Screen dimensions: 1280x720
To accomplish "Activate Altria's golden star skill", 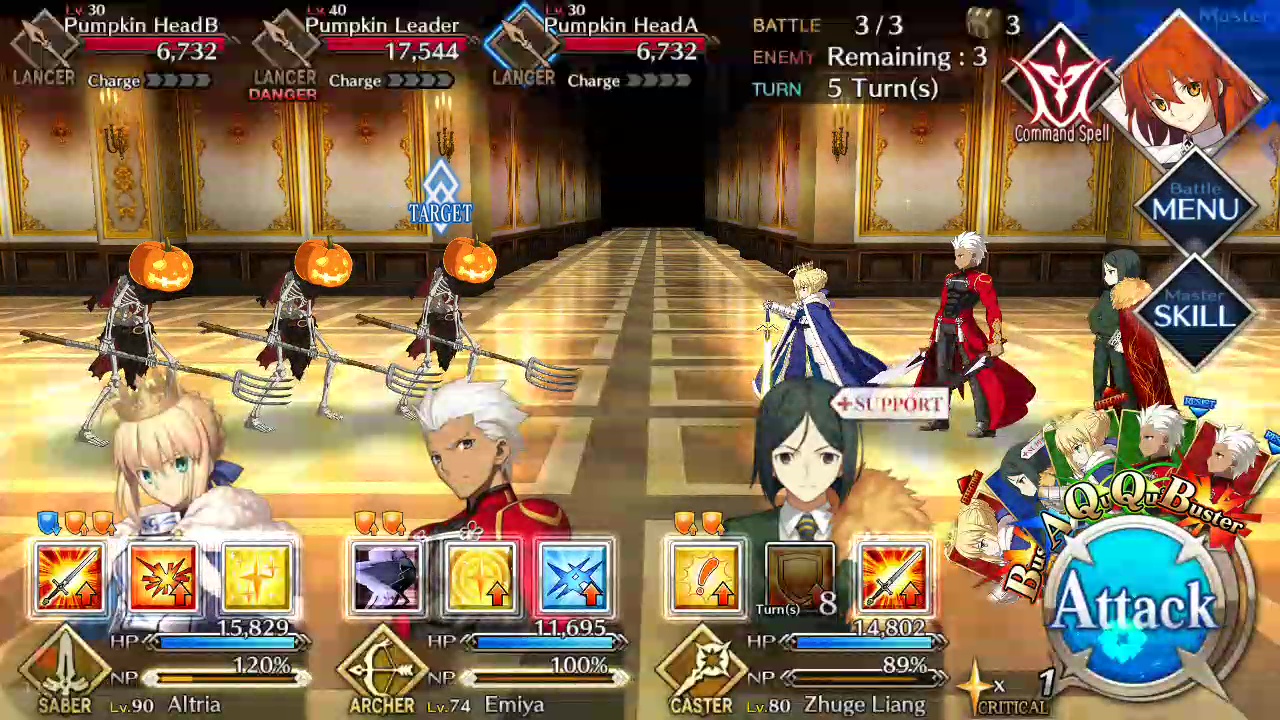I will 258,578.
